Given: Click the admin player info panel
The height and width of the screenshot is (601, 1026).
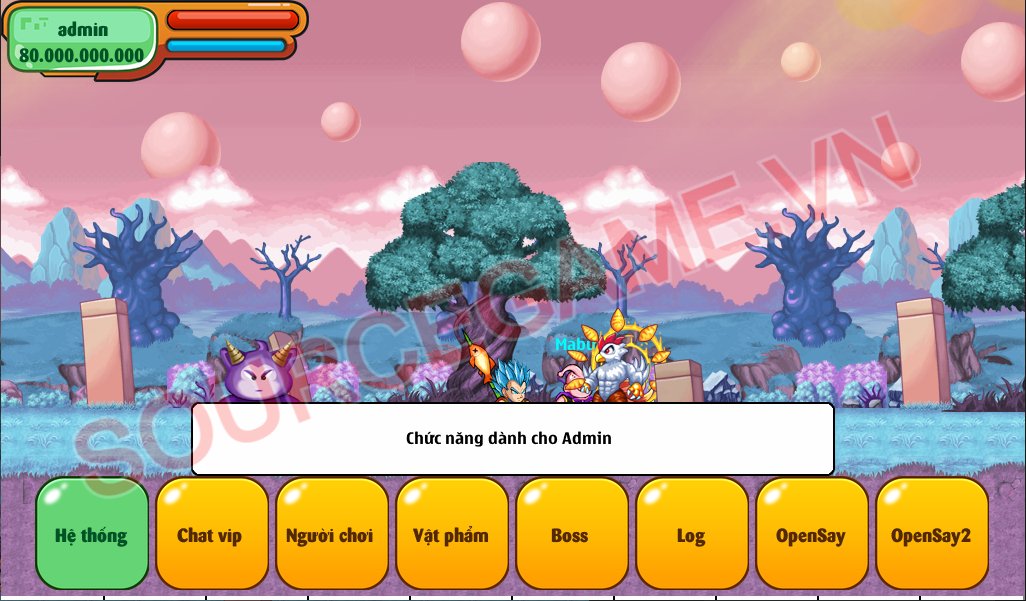Looking at the screenshot, I should (x=82, y=40).
